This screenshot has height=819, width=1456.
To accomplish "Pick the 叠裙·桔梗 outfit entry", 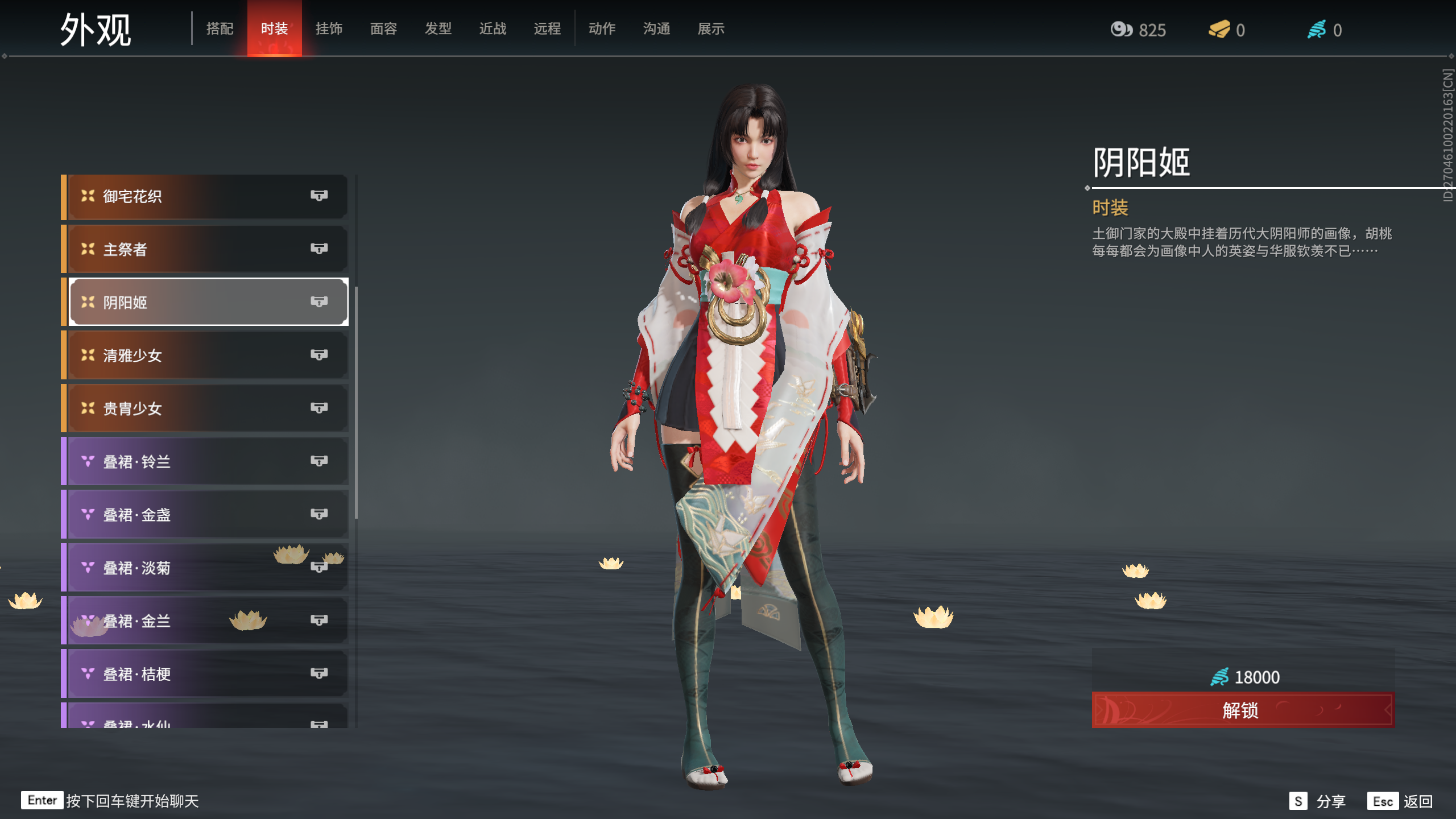I will point(205,674).
